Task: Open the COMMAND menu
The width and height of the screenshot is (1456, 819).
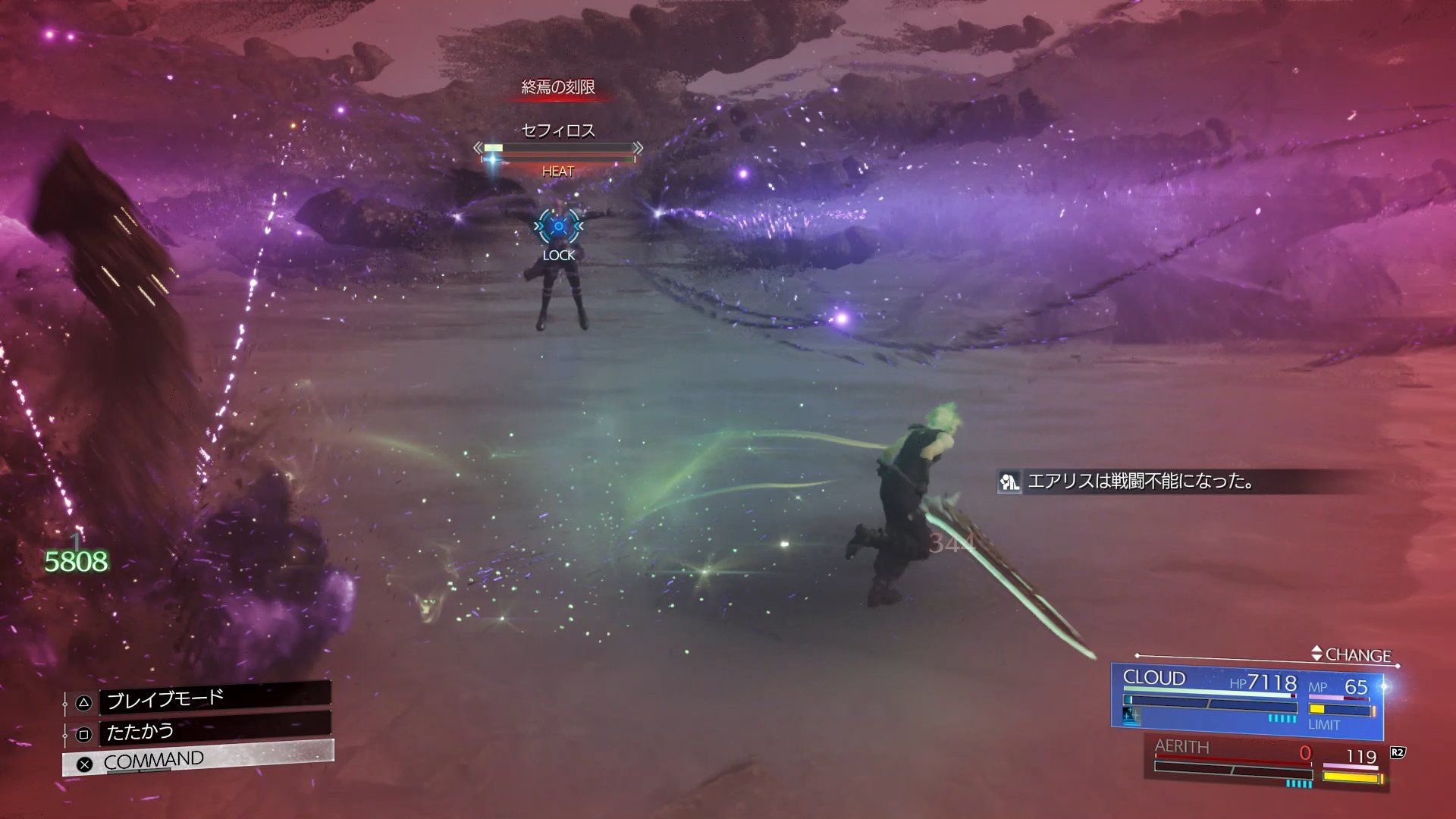Action: (x=197, y=760)
